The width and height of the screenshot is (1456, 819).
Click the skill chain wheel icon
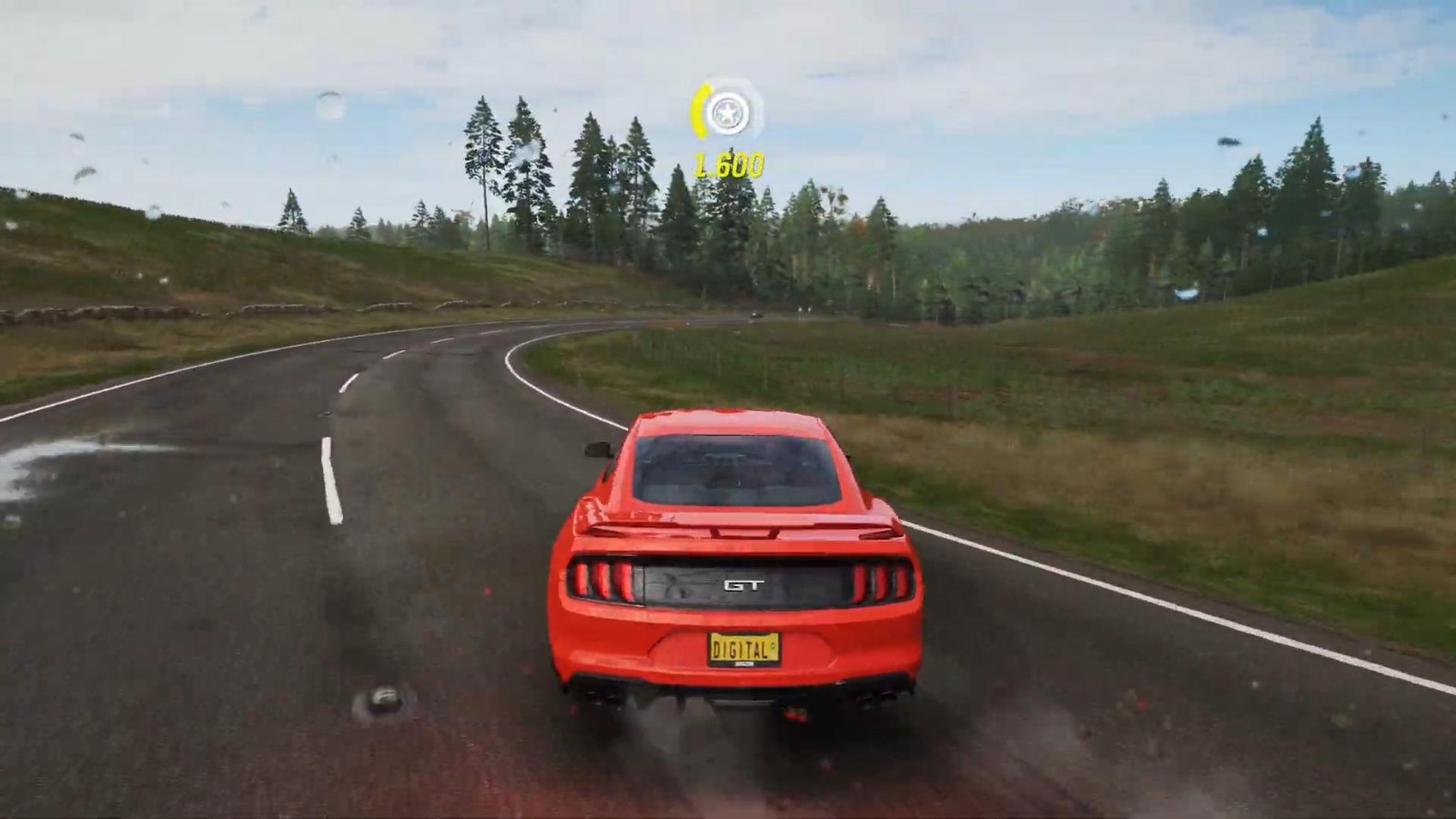pos(726,113)
